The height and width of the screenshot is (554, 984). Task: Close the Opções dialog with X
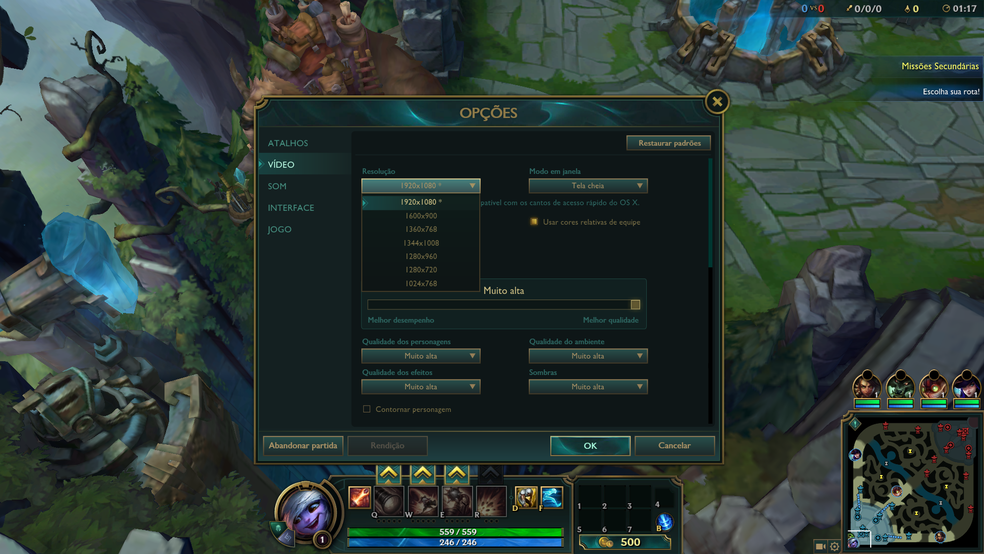716,102
